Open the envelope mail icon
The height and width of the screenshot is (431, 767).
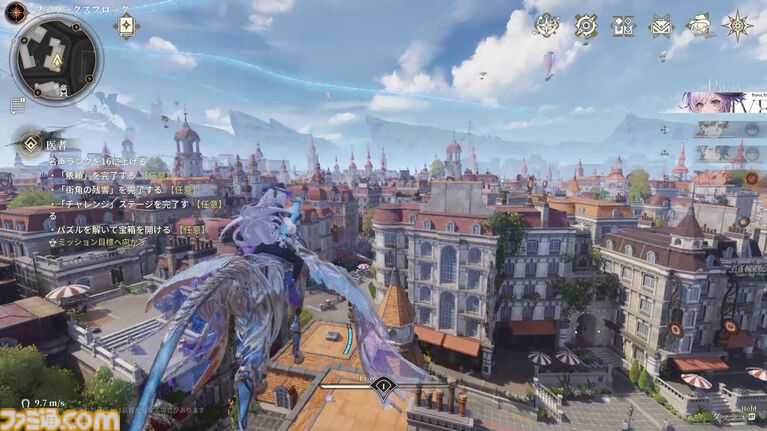tap(660, 26)
